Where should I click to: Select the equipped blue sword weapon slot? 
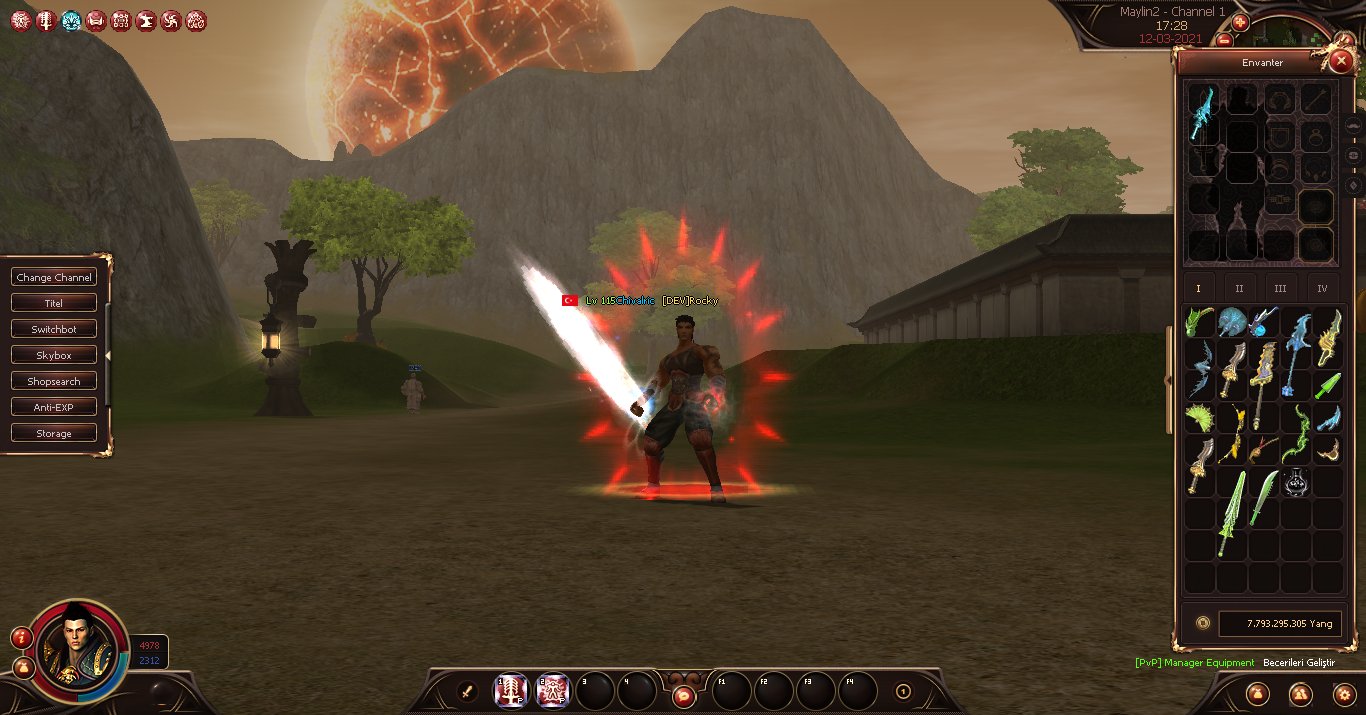[x=1201, y=113]
